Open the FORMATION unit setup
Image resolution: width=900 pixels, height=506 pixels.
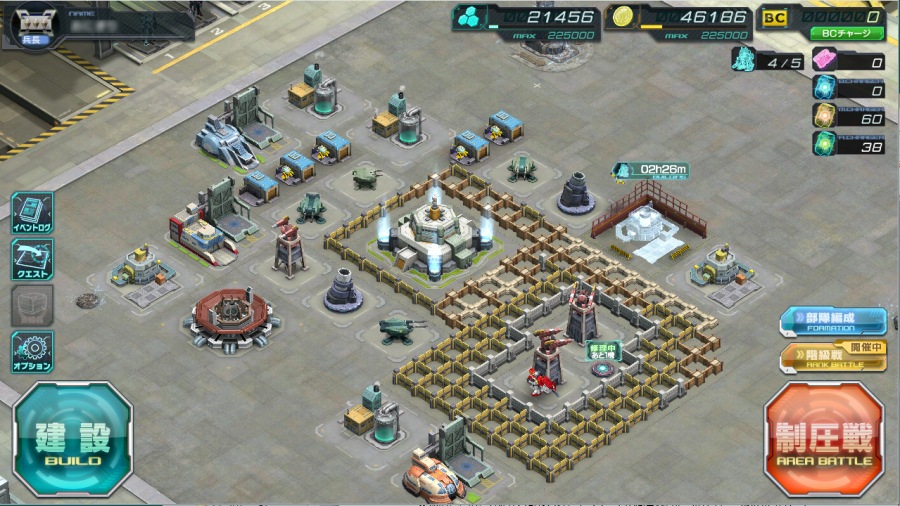[833, 322]
